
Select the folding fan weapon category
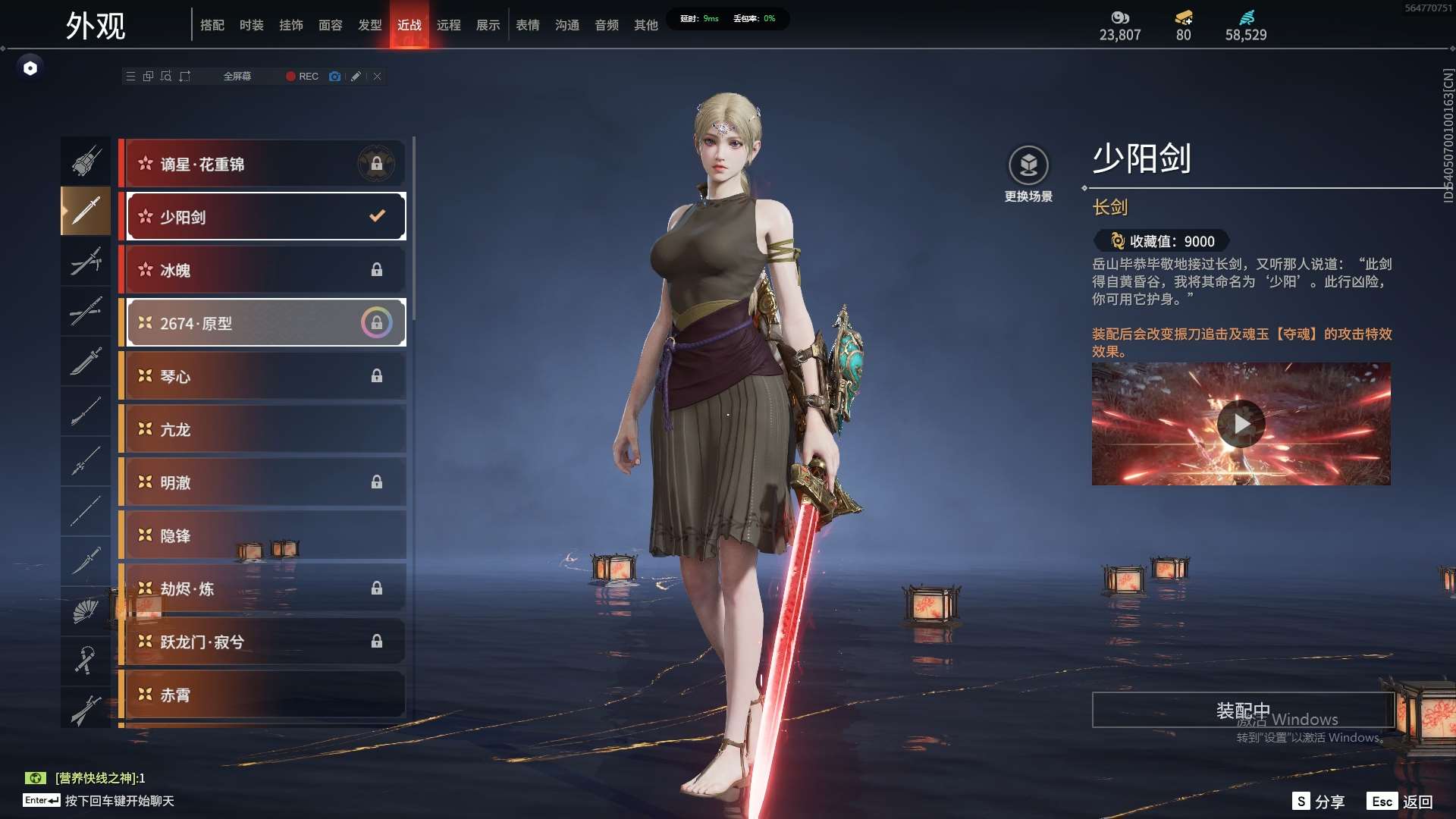86,611
